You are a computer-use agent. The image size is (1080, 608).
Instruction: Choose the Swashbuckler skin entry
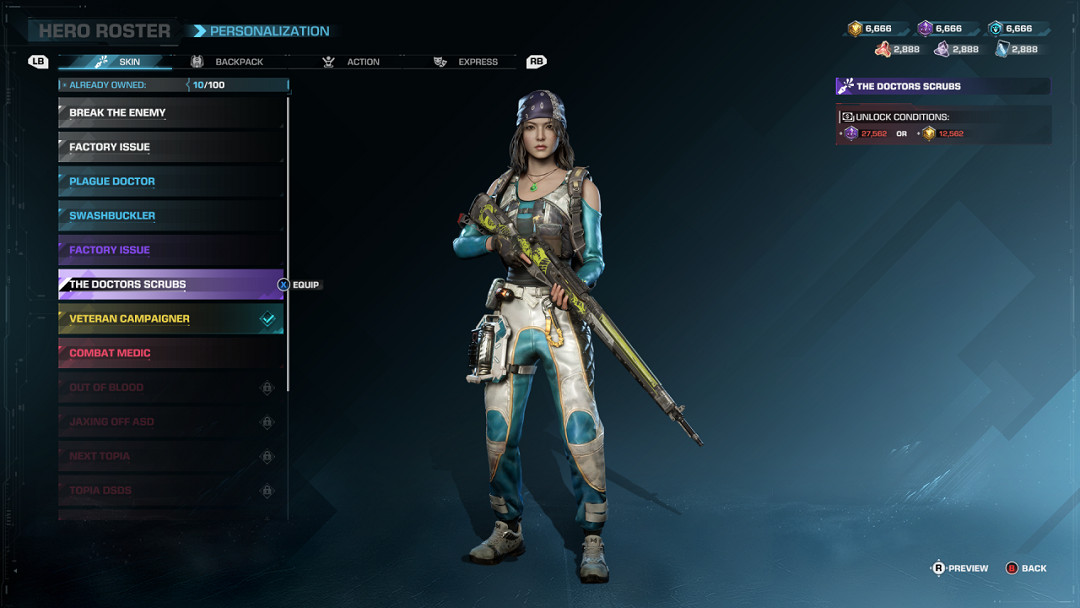pos(171,216)
